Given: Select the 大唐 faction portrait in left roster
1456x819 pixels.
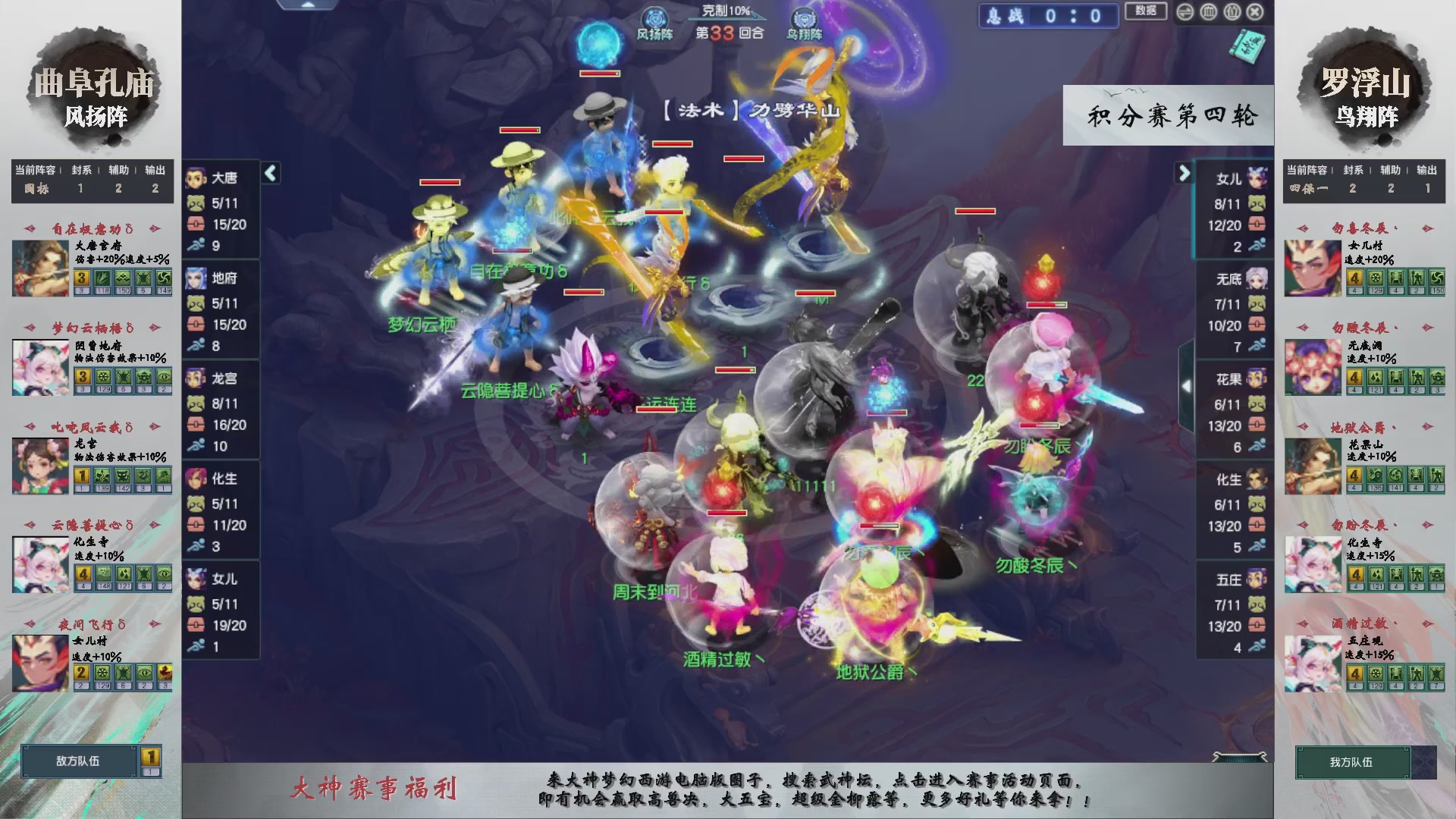Looking at the screenshot, I should click(196, 178).
